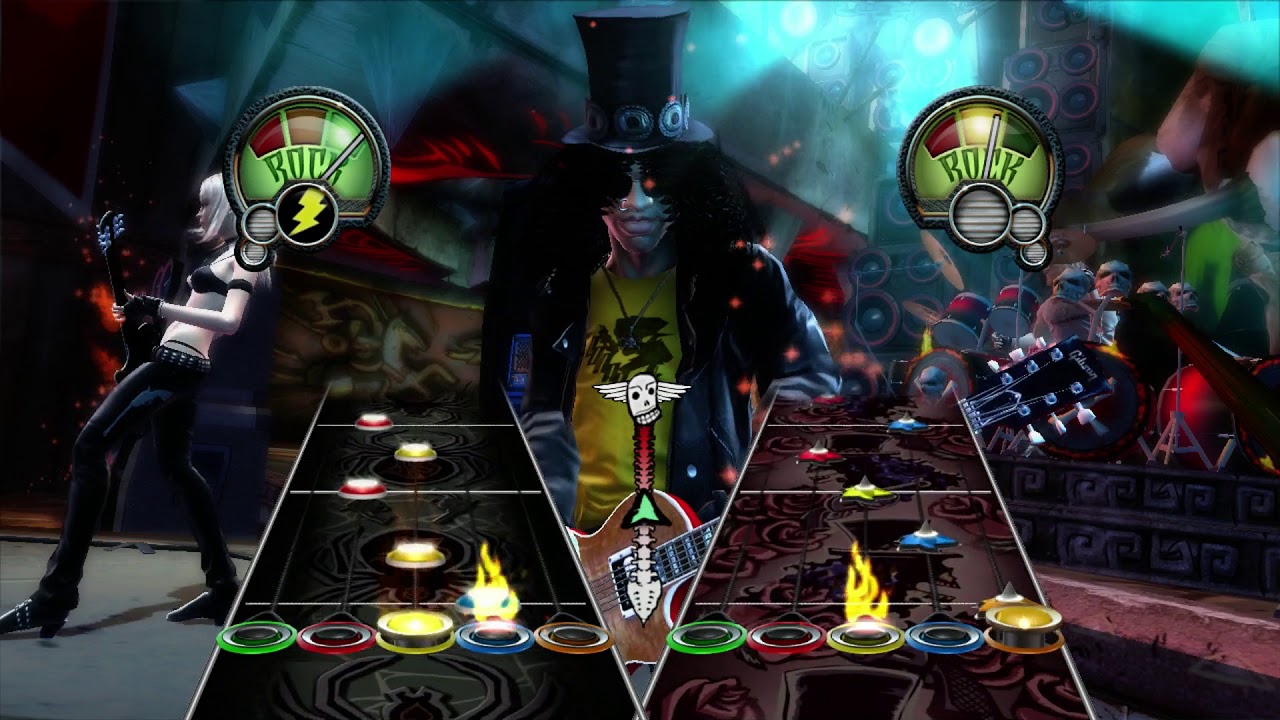This screenshot has width=1280, height=720.
Task: Tap the red fret on the rose highway
Action: [786, 636]
